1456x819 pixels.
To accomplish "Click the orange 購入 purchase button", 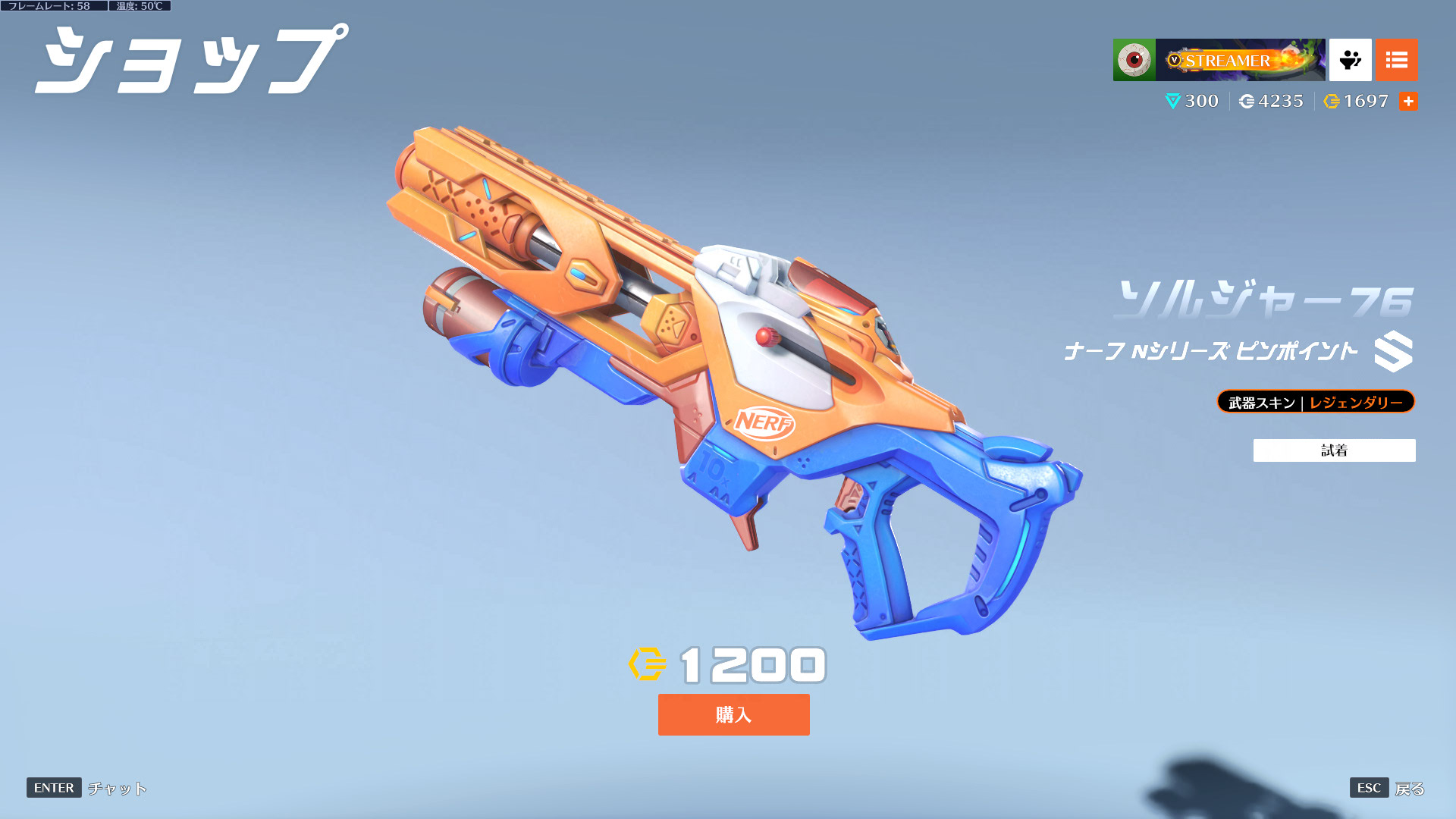I will (733, 714).
